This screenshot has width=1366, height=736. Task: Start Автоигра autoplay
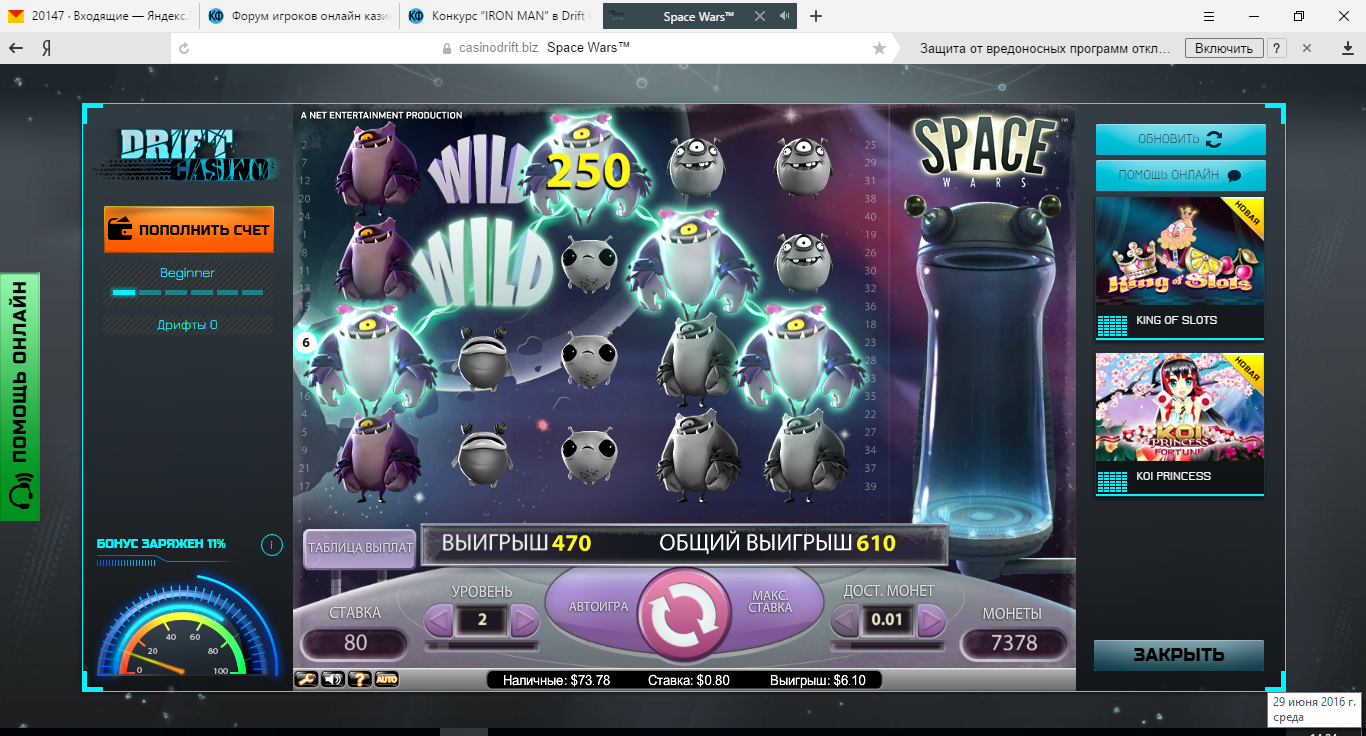tap(597, 607)
